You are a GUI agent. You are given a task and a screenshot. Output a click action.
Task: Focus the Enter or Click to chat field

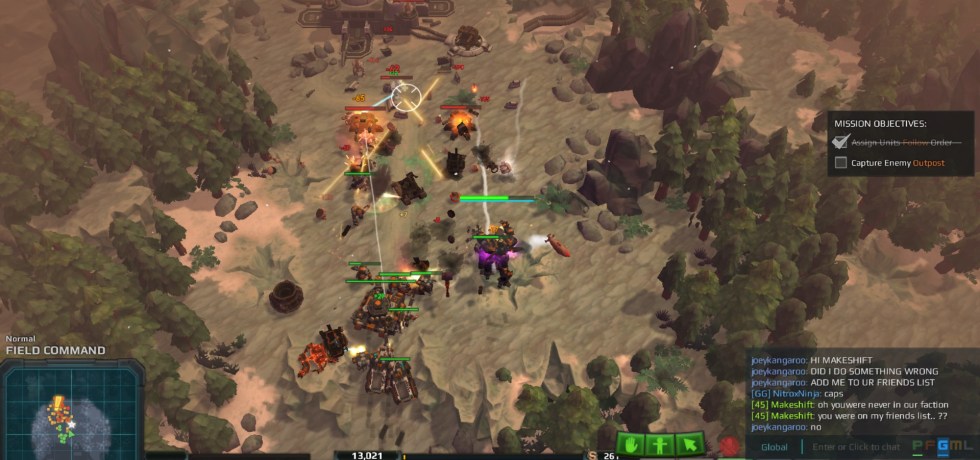(x=856, y=447)
